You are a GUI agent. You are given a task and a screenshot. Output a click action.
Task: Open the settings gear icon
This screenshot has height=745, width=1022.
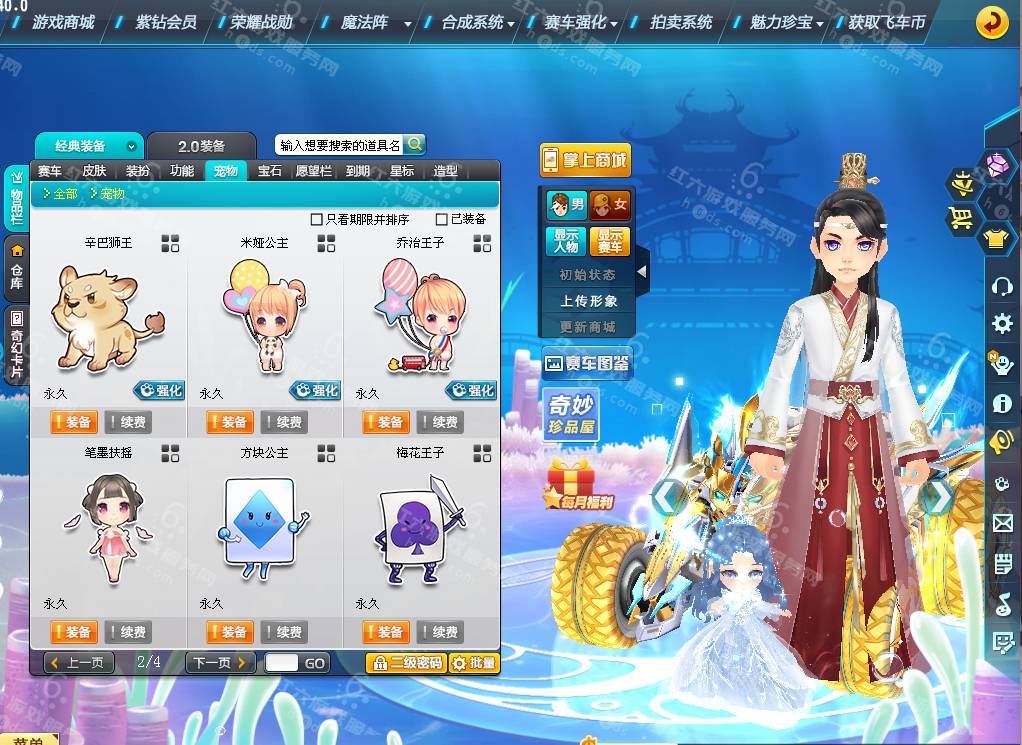1002,323
